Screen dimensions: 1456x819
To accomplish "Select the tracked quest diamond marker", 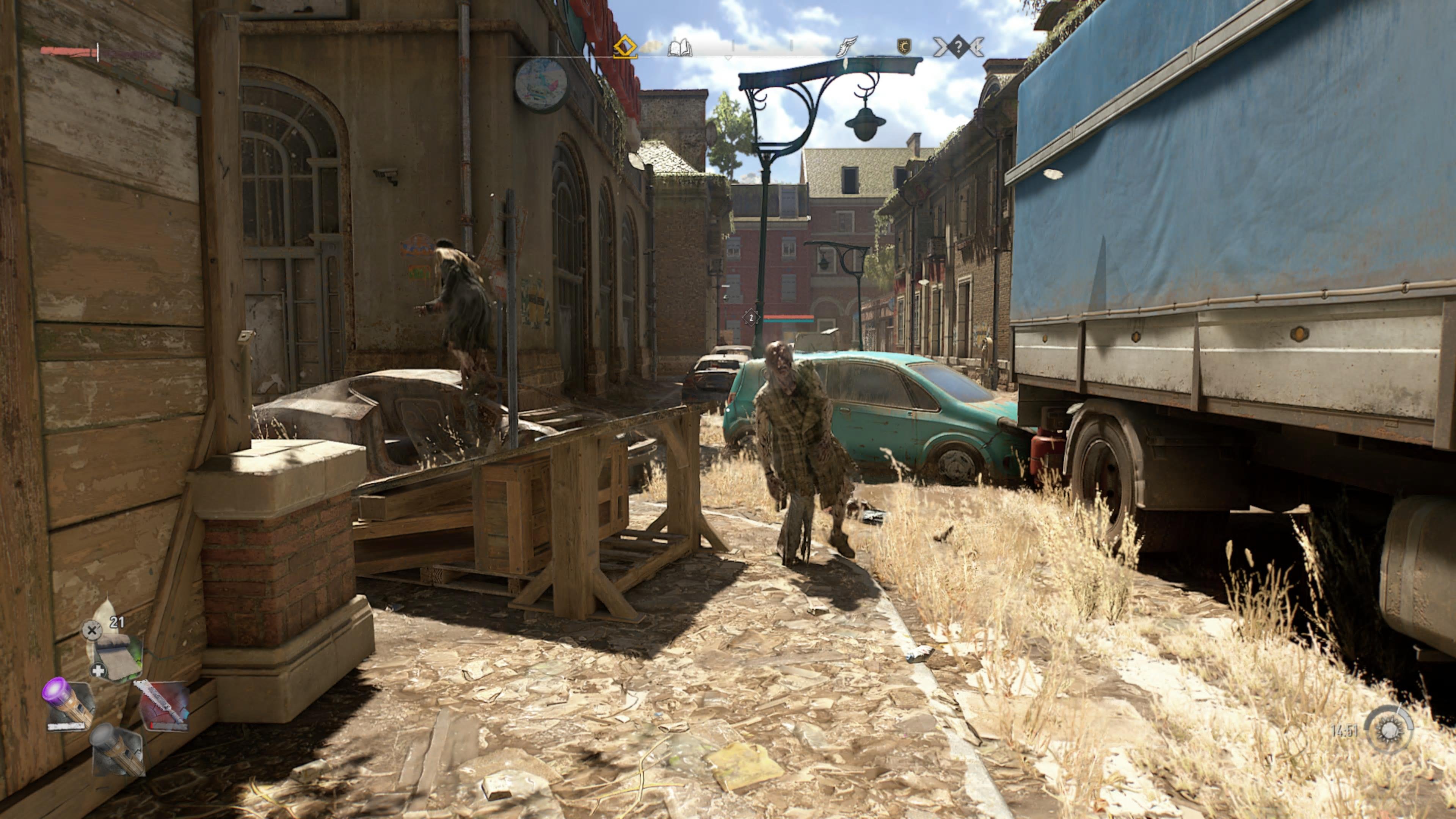I will point(625,46).
